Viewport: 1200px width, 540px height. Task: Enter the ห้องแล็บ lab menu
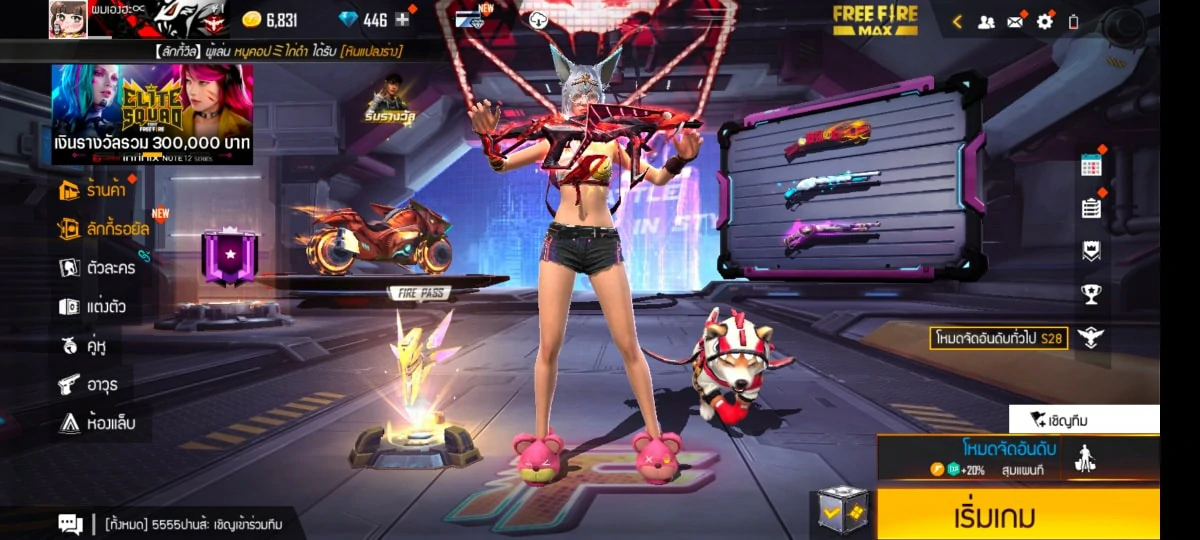(x=97, y=423)
